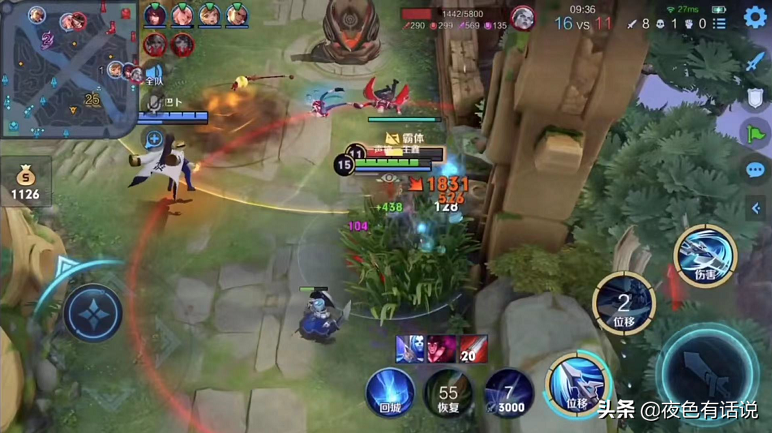
Task: Activate the 伤害 ultimate skill
Action: (705, 254)
